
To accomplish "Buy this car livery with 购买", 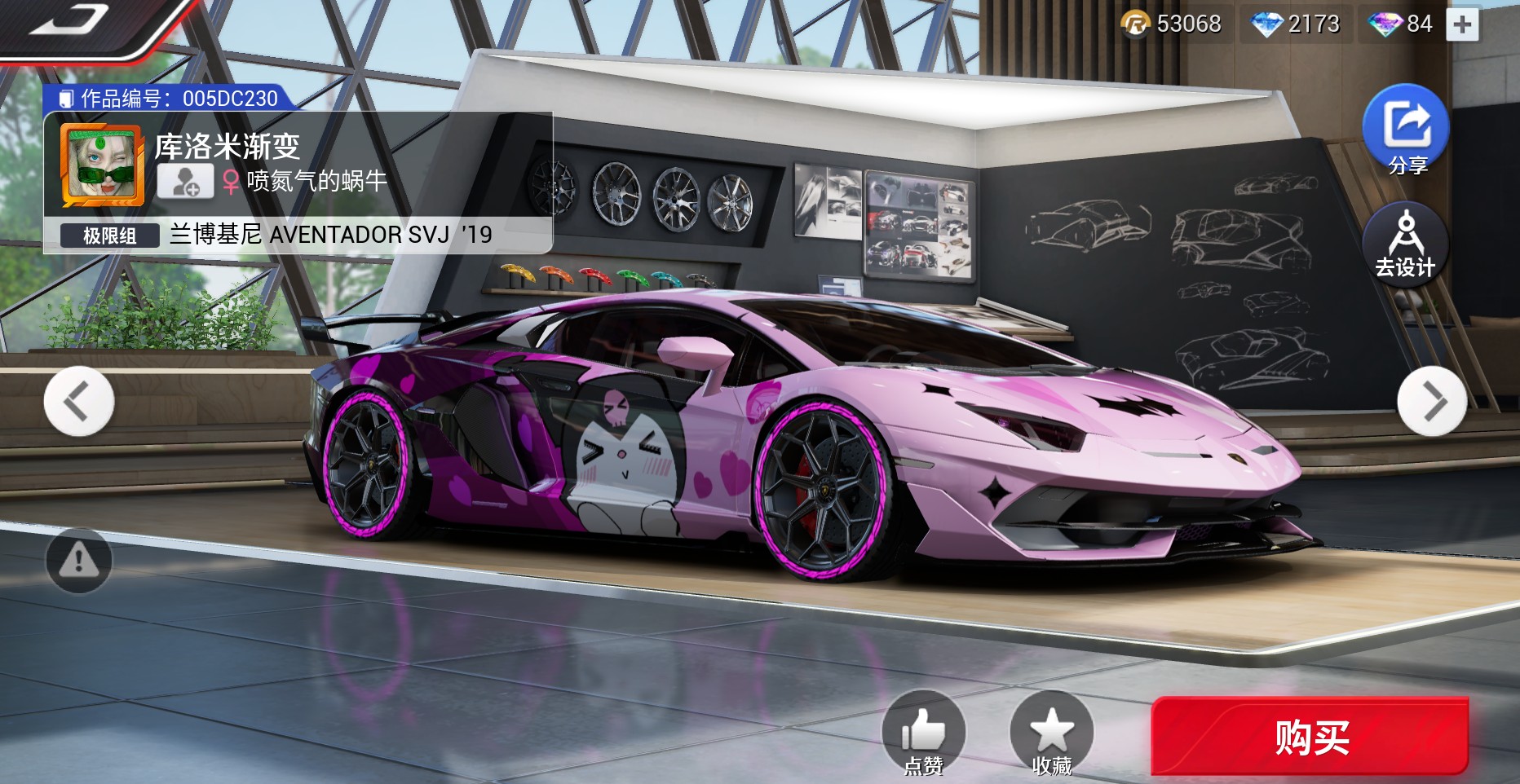I will click(x=1310, y=737).
